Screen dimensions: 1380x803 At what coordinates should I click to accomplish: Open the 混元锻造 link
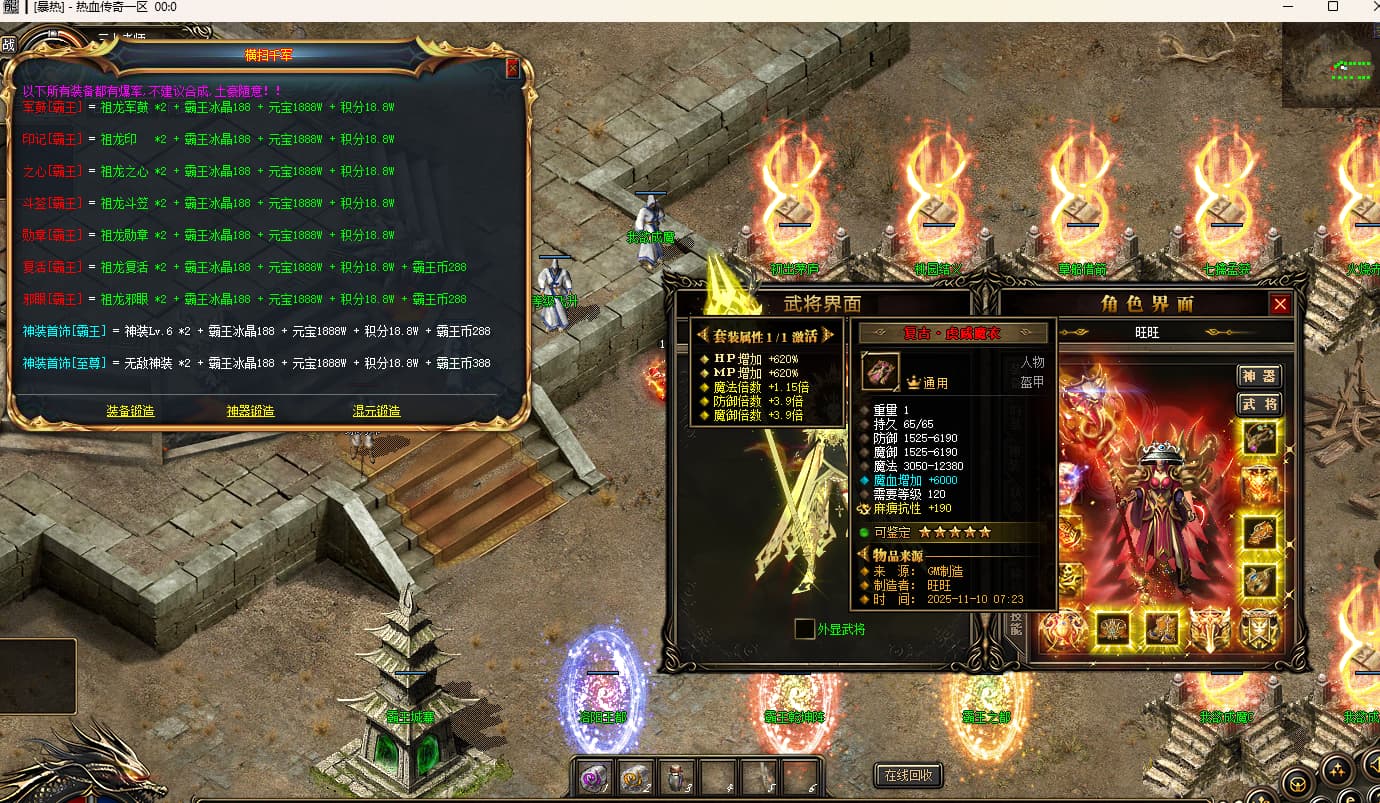coord(376,411)
